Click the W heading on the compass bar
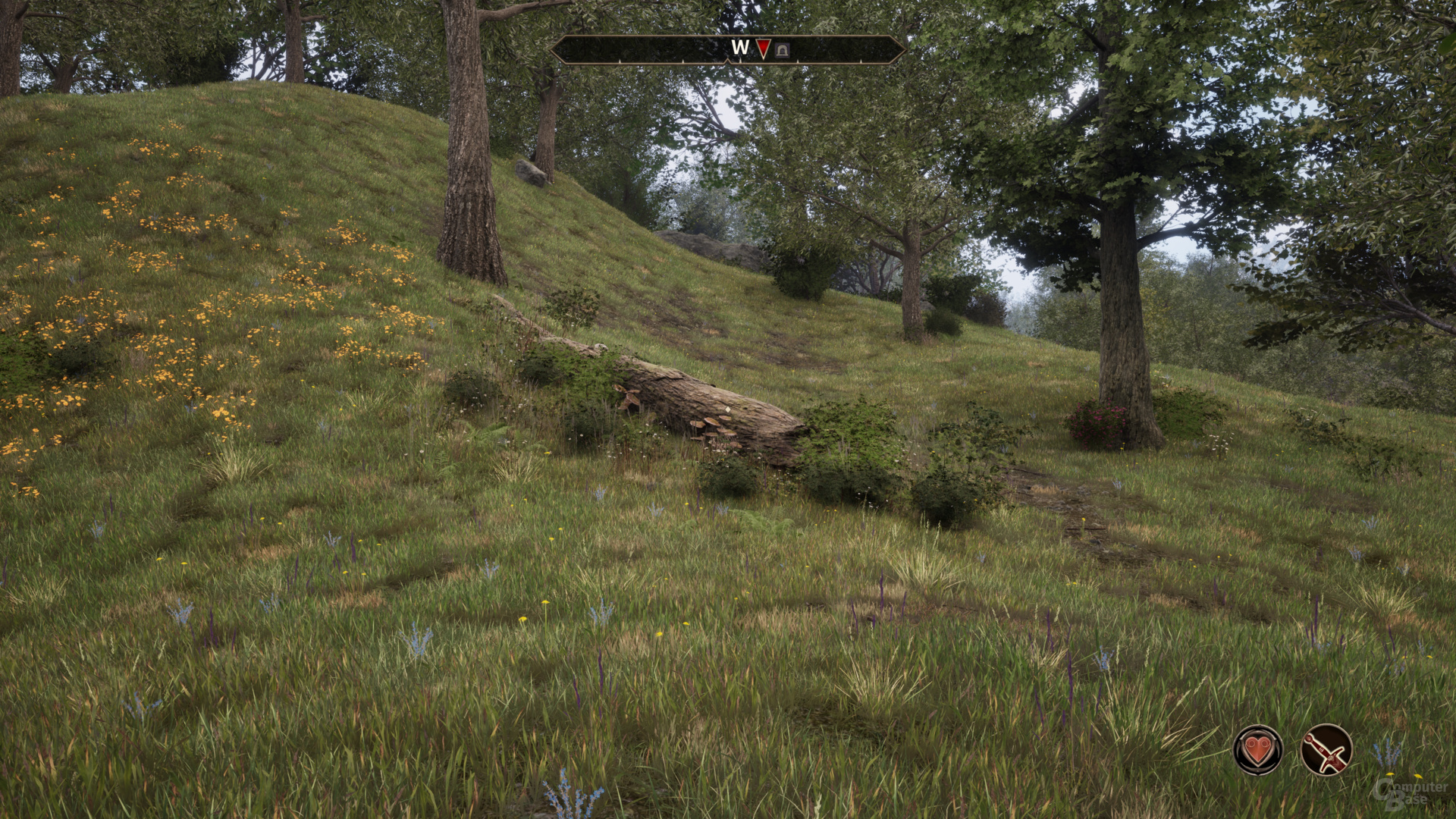Screen dimensions: 1456x819 click(739, 48)
